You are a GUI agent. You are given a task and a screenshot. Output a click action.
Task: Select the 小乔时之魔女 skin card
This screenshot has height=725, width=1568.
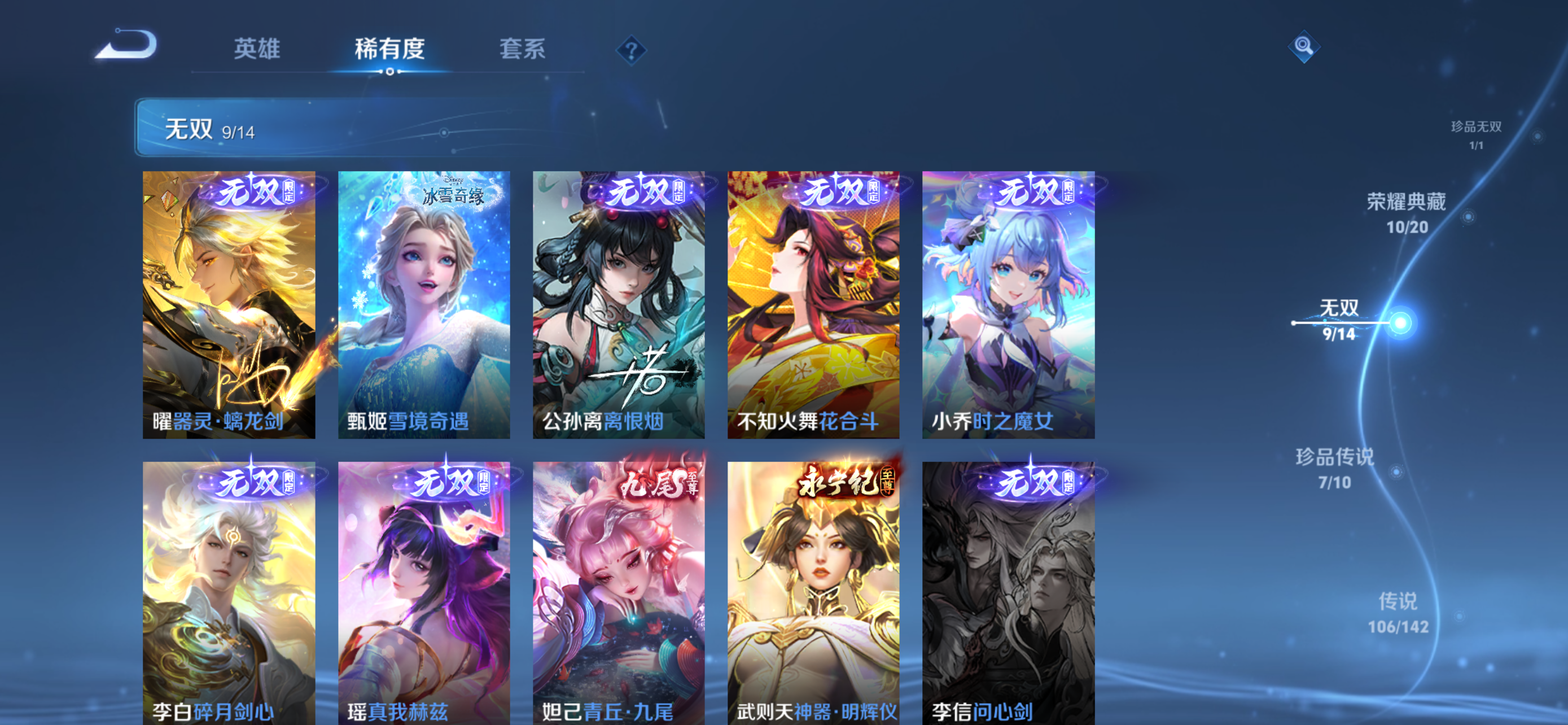[x=1008, y=303]
